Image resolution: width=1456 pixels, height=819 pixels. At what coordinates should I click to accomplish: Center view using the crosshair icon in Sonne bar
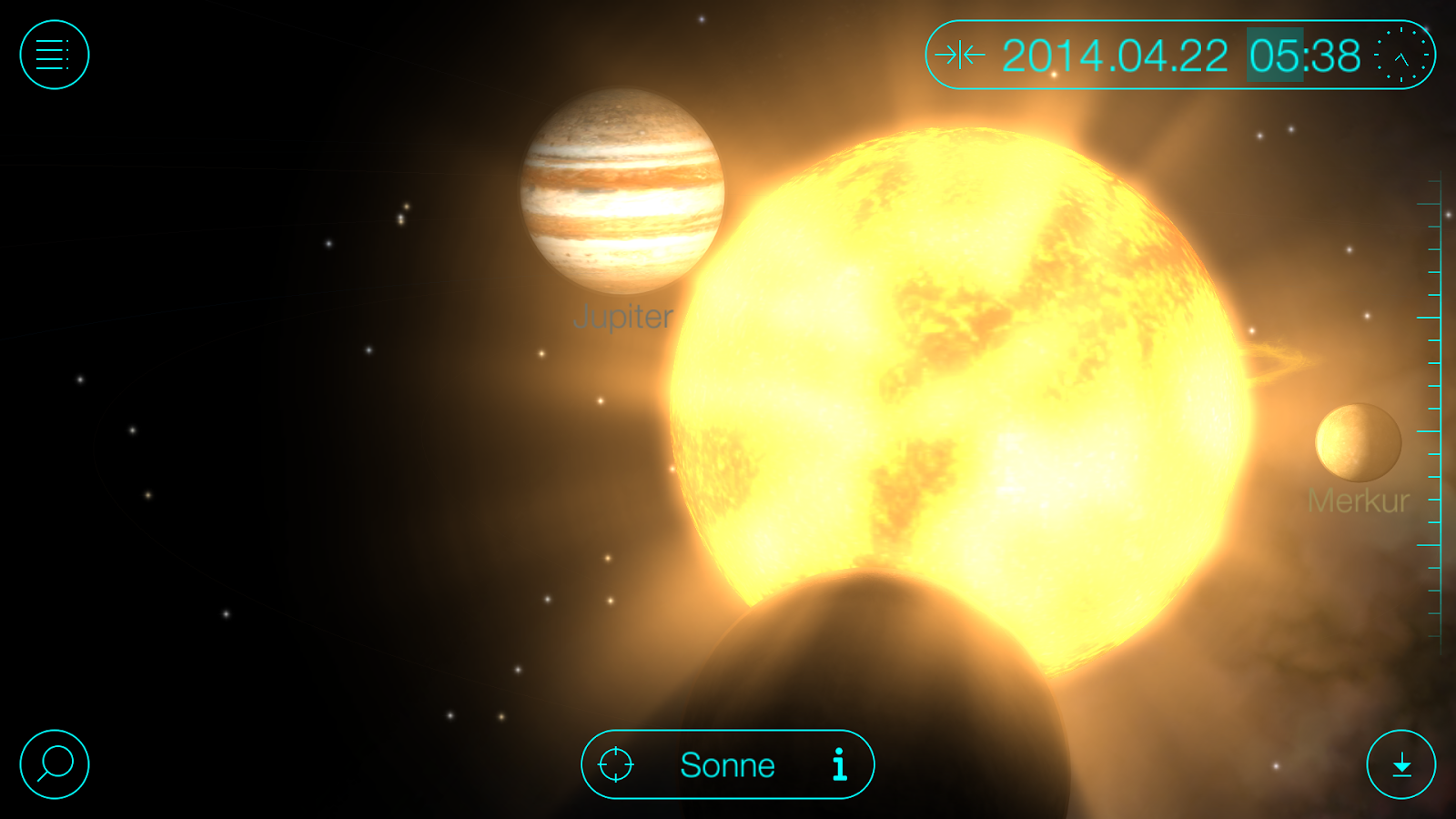617,764
